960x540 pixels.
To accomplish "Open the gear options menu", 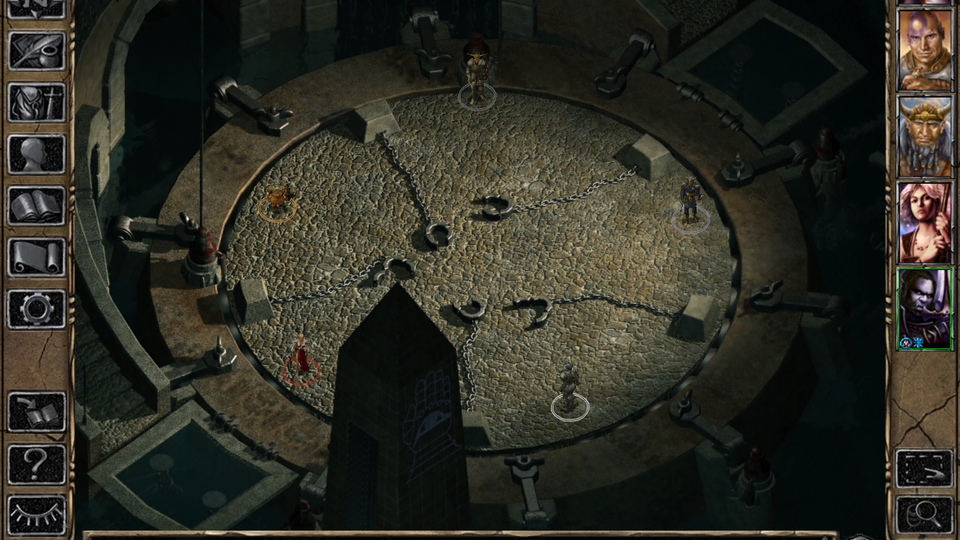I will 37,308.
